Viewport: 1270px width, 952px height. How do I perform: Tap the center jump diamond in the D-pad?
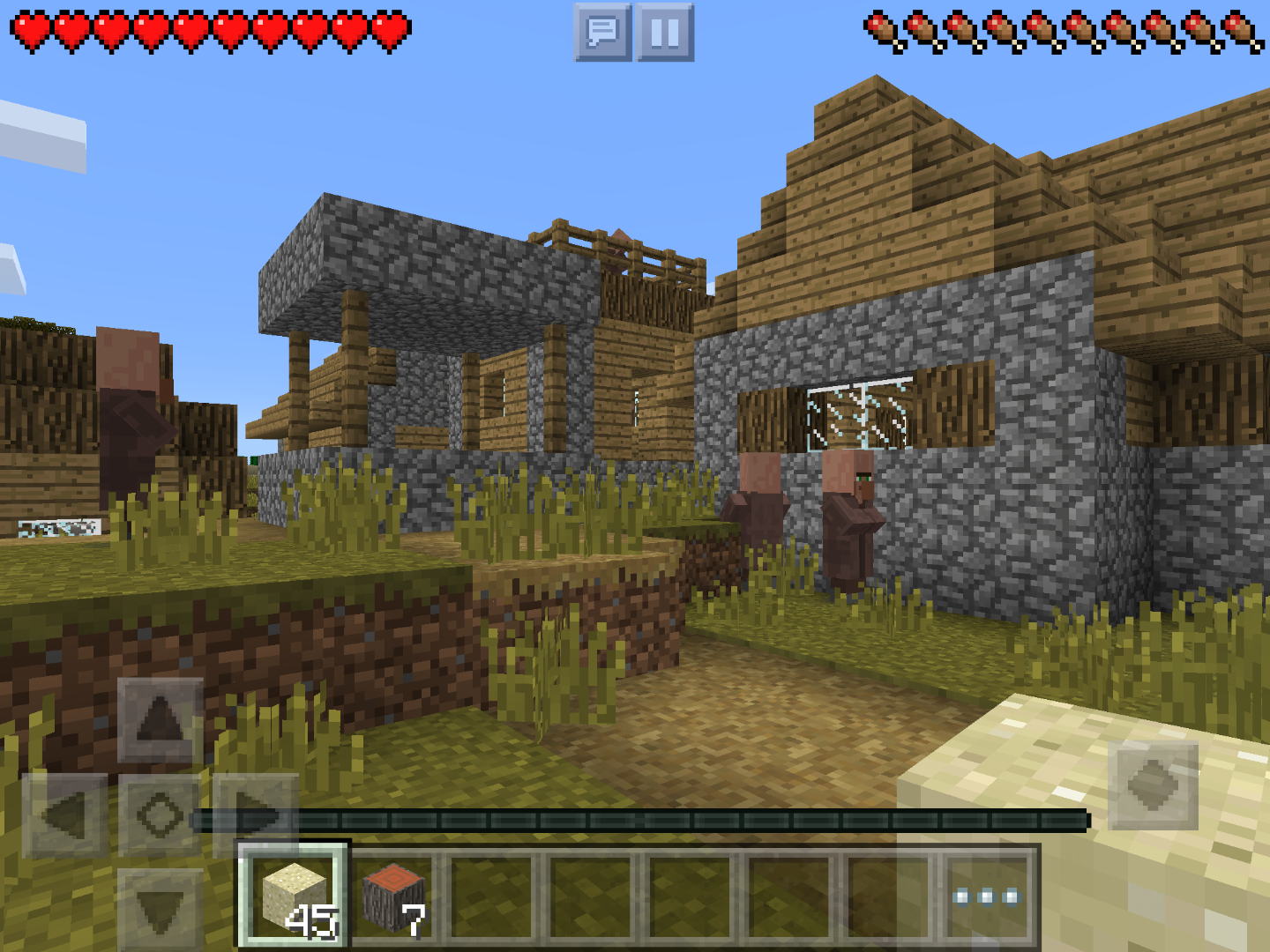click(x=159, y=815)
